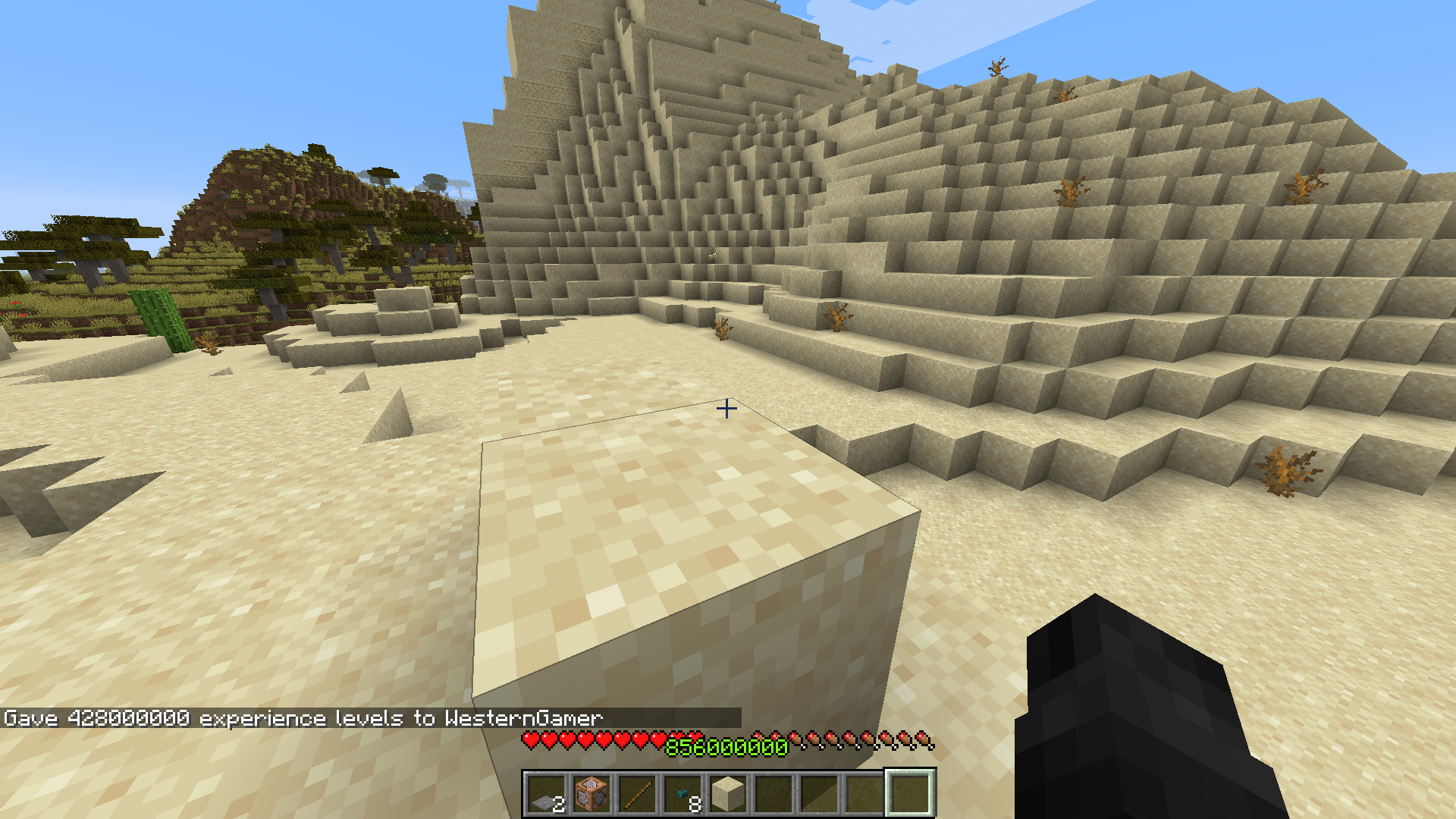Screen dimensions: 1456x819
Task: Choose the stick in the hotbar
Action: coord(637,794)
